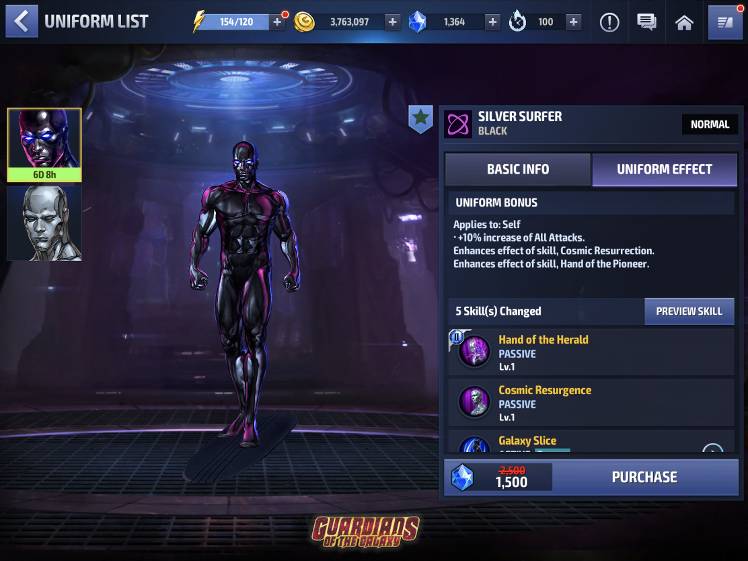Screen dimensions: 748x561
Task: Open the exclamation mark notice icon
Action: tap(609, 22)
